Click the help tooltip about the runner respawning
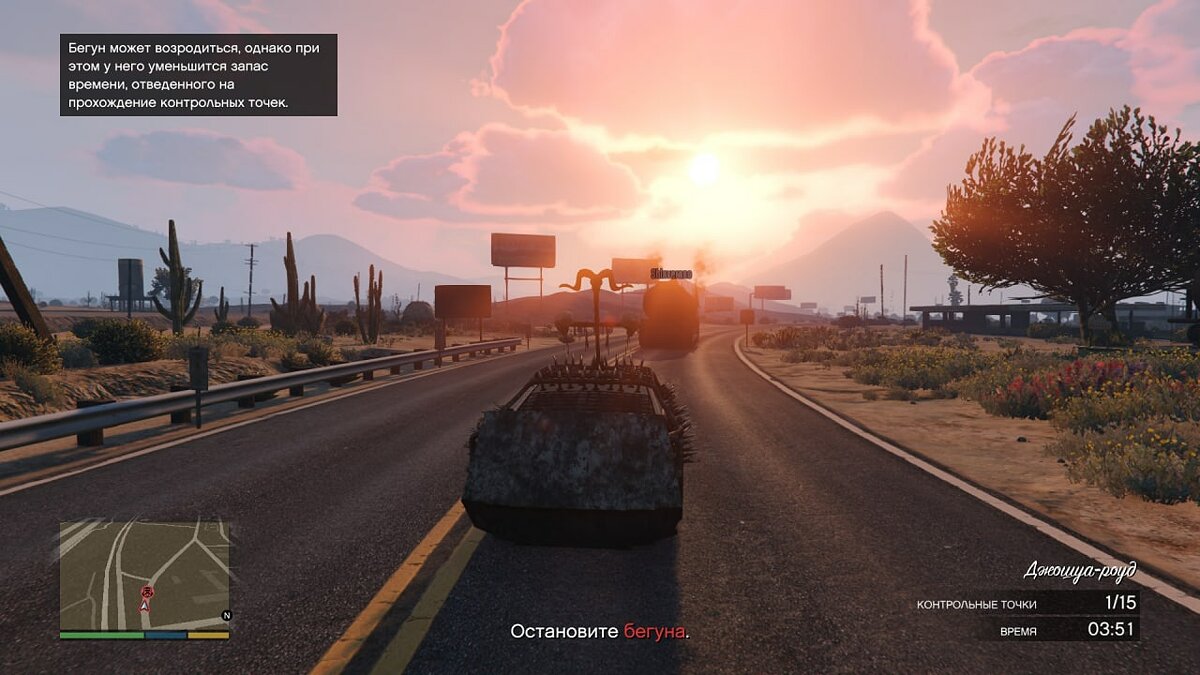This screenshot has height=675, width=1200. 198,75
